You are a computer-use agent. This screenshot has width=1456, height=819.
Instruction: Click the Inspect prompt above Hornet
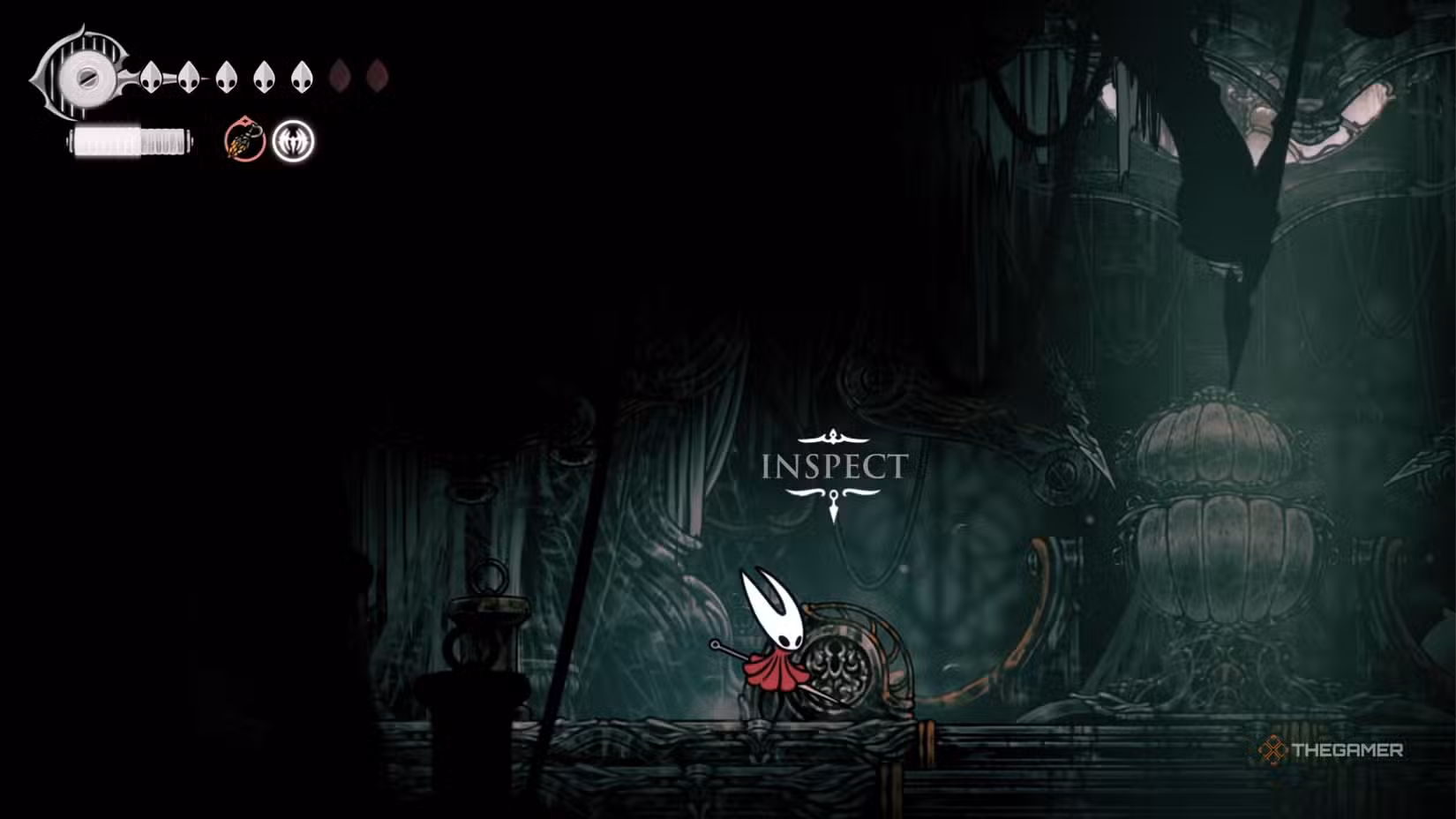click(x=834, y=467)
